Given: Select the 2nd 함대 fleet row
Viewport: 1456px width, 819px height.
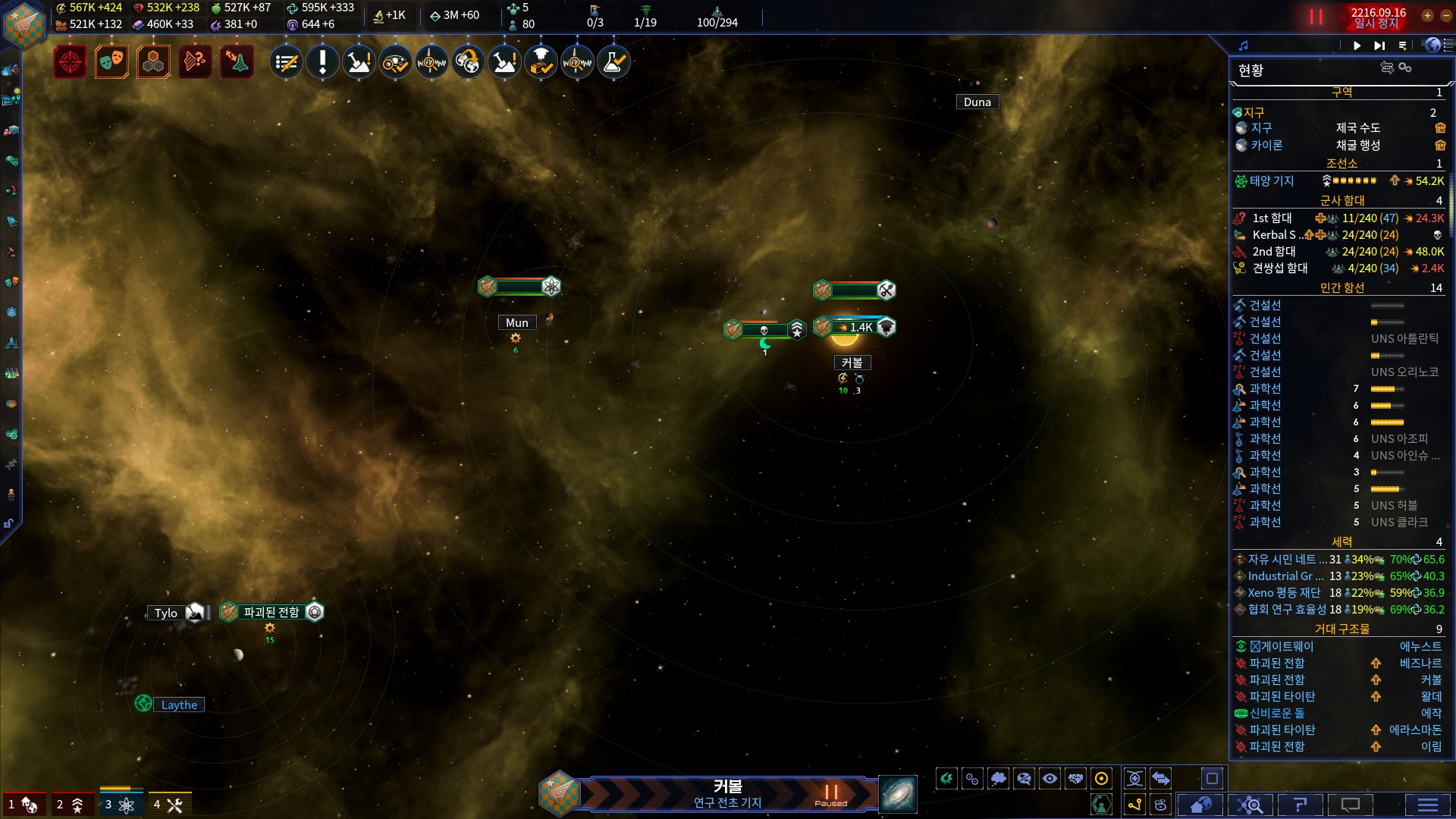Looking at the screenshot, I should [1274, 252].
